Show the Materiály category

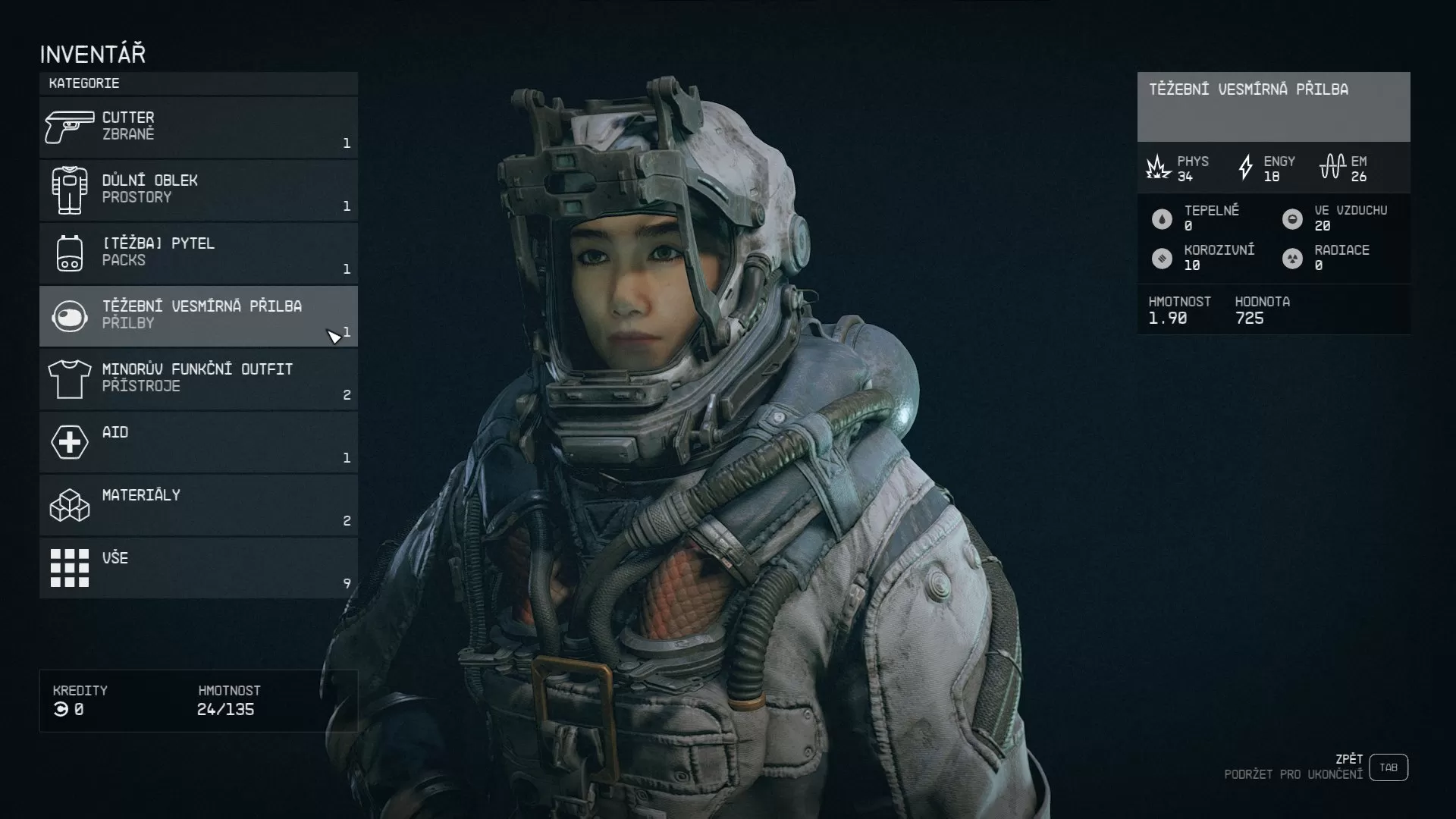198,505
